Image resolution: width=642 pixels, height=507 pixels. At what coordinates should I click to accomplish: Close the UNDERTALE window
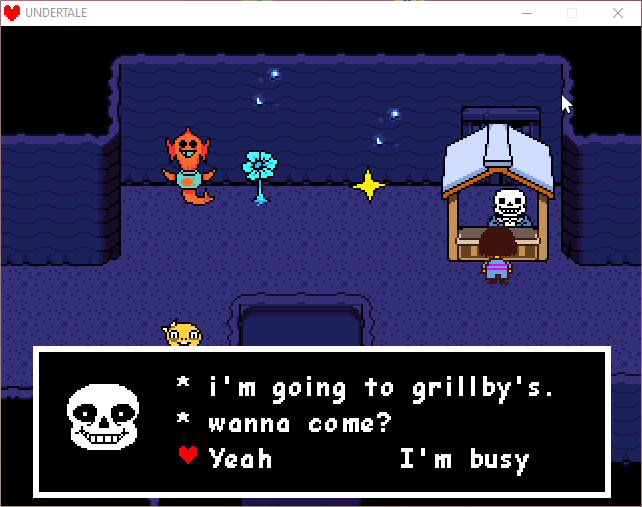(619, 13)
